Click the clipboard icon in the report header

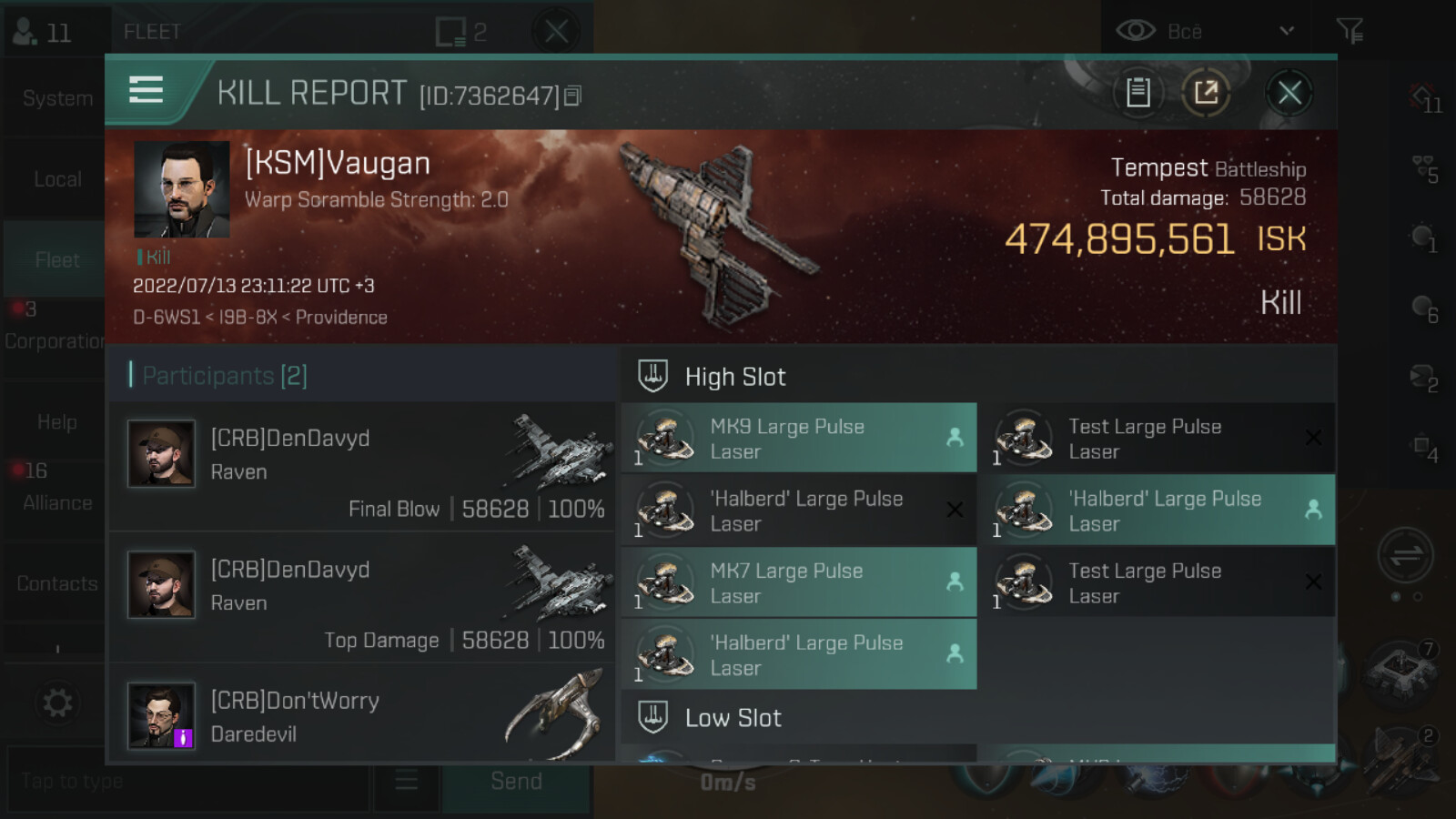tap(1137, 93)
